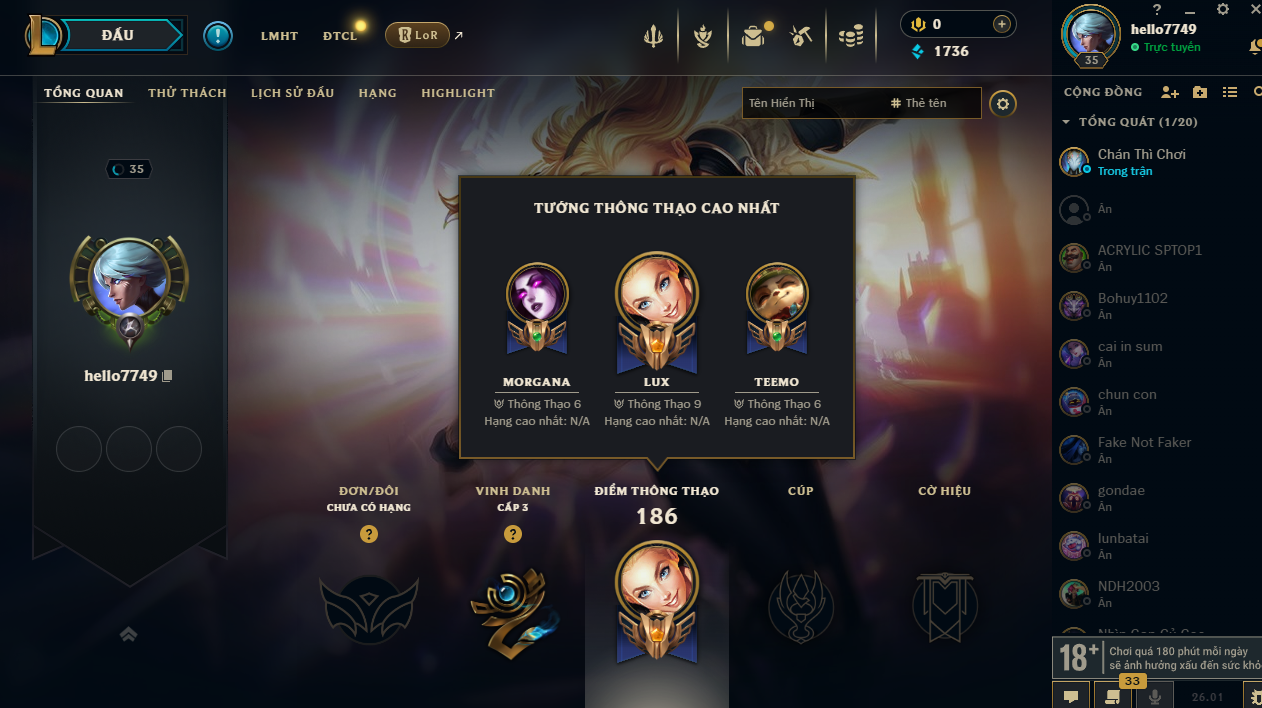
Task: Focus the Tên Hiển Thị search field
Action: tap(810, 103)
